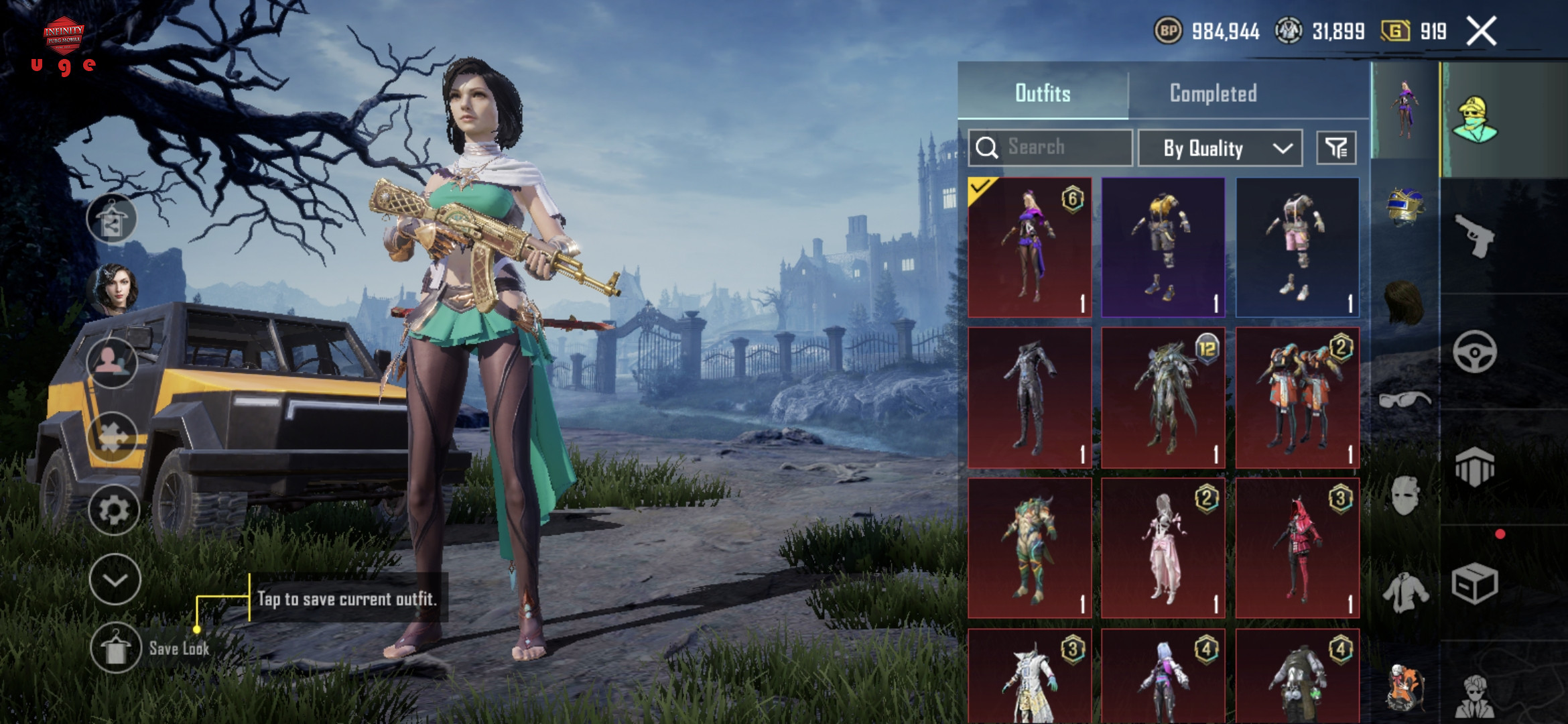
Task: Tap Save Look to save outfit
Action: point(117,648)
